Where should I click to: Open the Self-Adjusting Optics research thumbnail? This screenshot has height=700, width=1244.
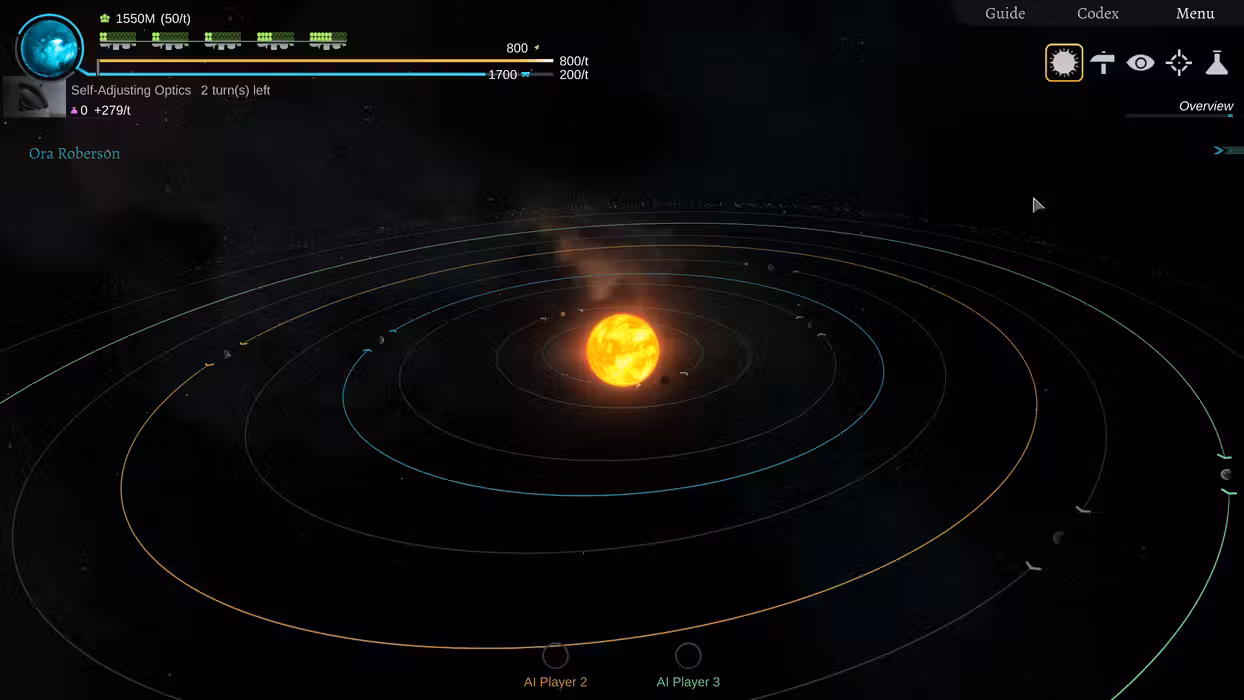35,98
